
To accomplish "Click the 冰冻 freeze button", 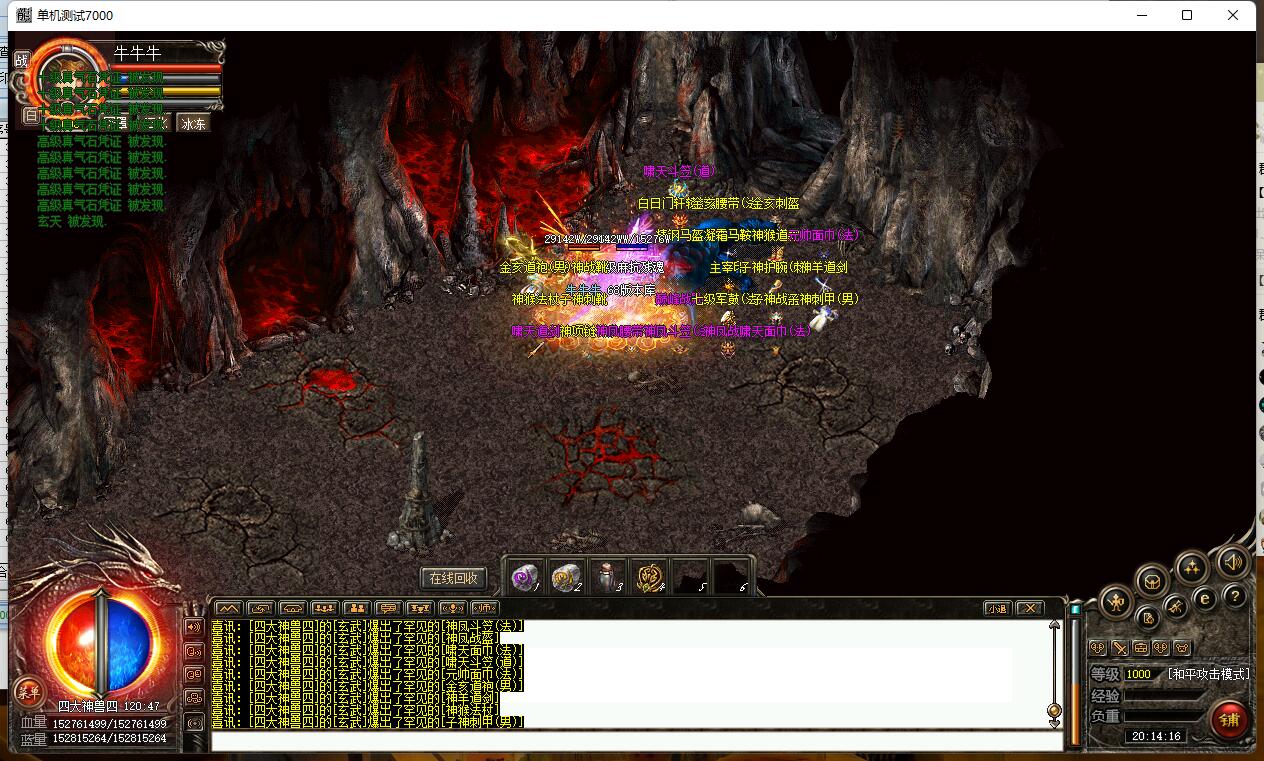I will (x=193, y=123).
